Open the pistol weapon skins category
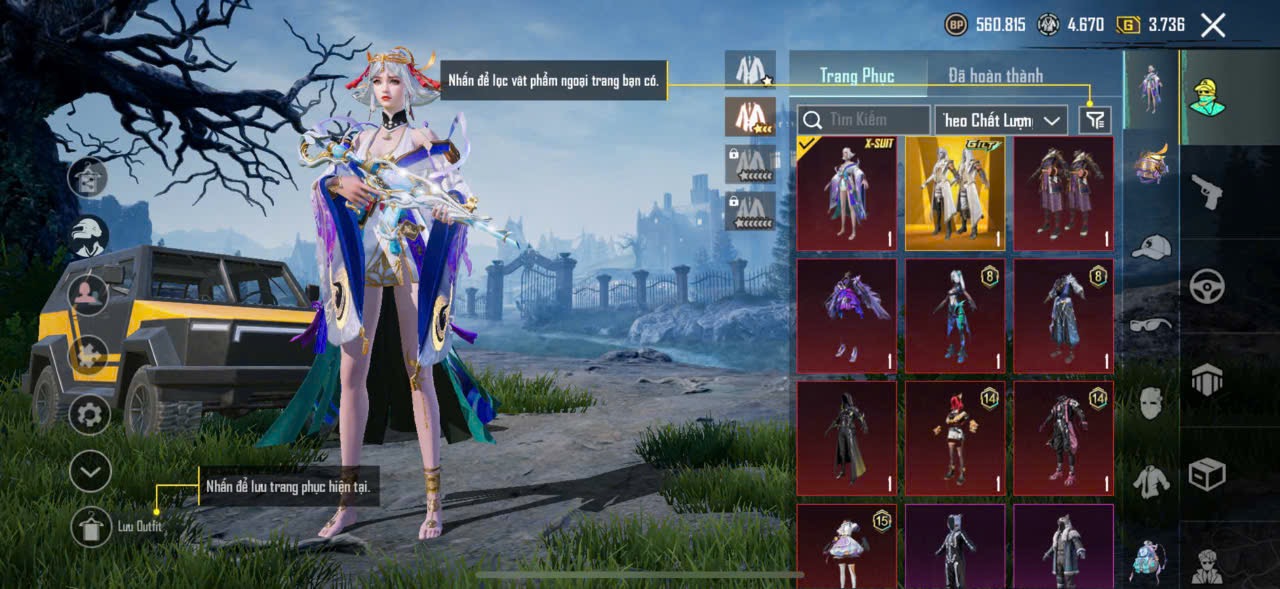Image resolution: width=1280 pixels, height=589 pixels. 1207,191
